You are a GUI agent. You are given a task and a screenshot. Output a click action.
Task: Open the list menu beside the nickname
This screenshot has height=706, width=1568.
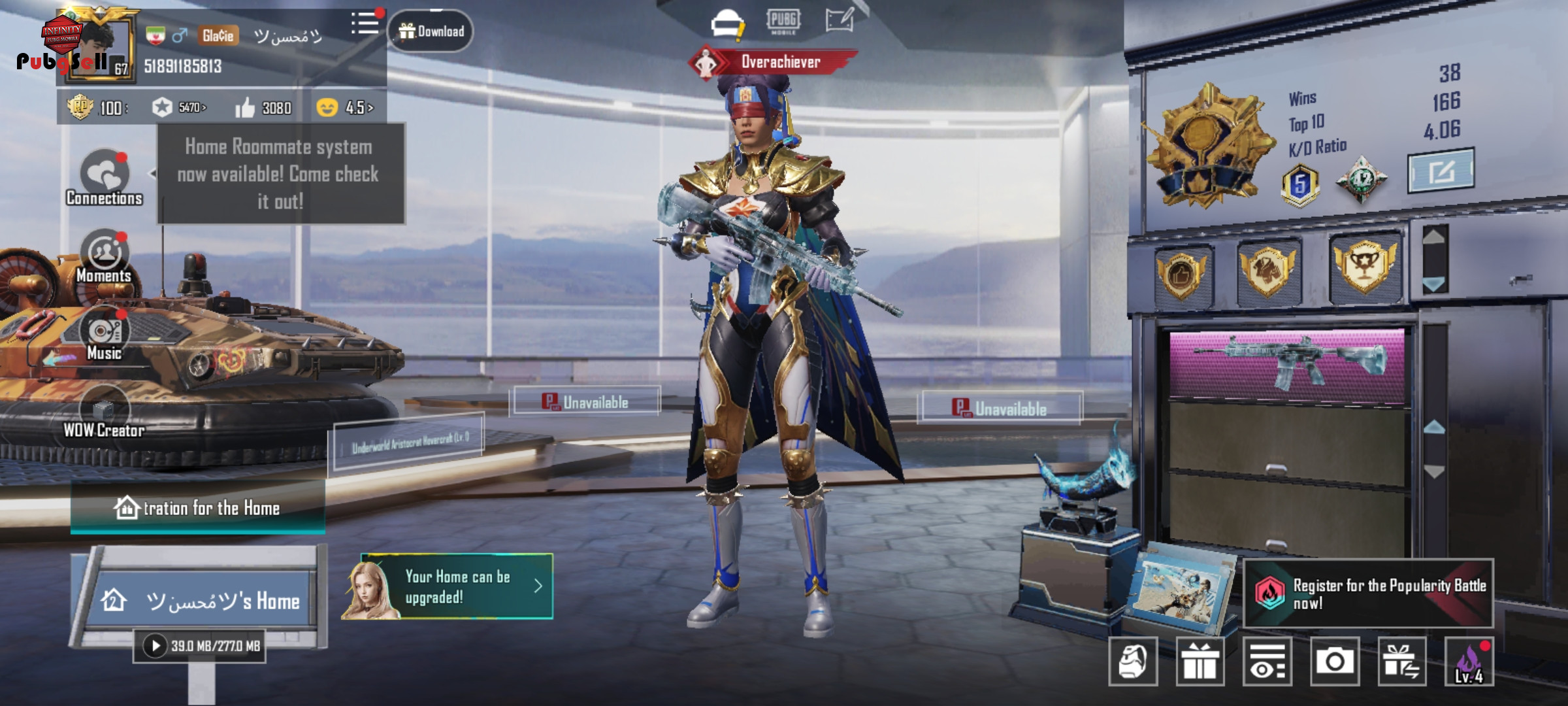coord(365,24)
